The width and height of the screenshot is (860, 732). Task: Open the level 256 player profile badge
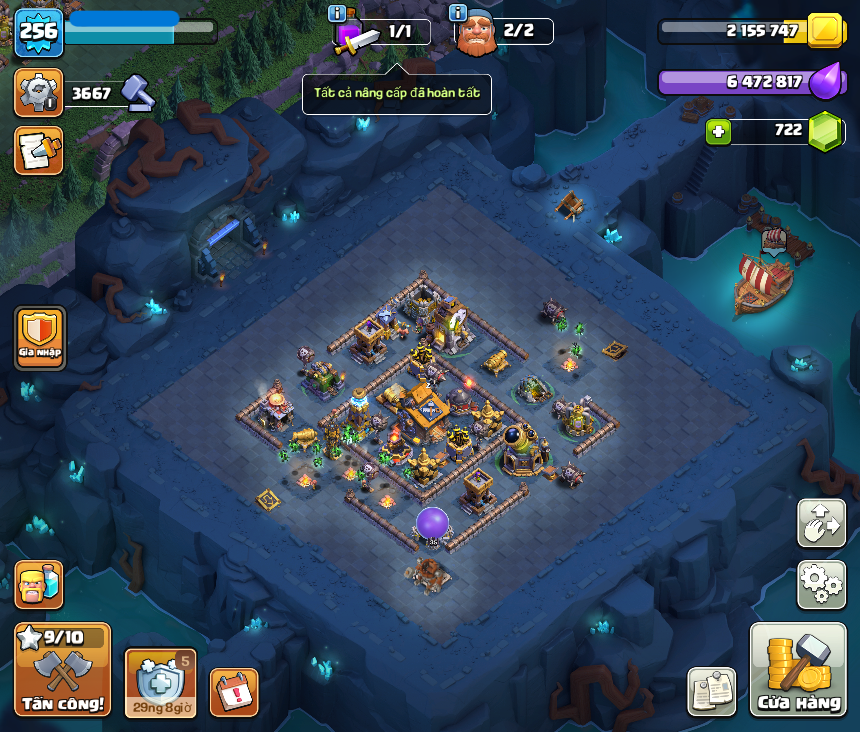pyautogui.click(x=39, y=32)
